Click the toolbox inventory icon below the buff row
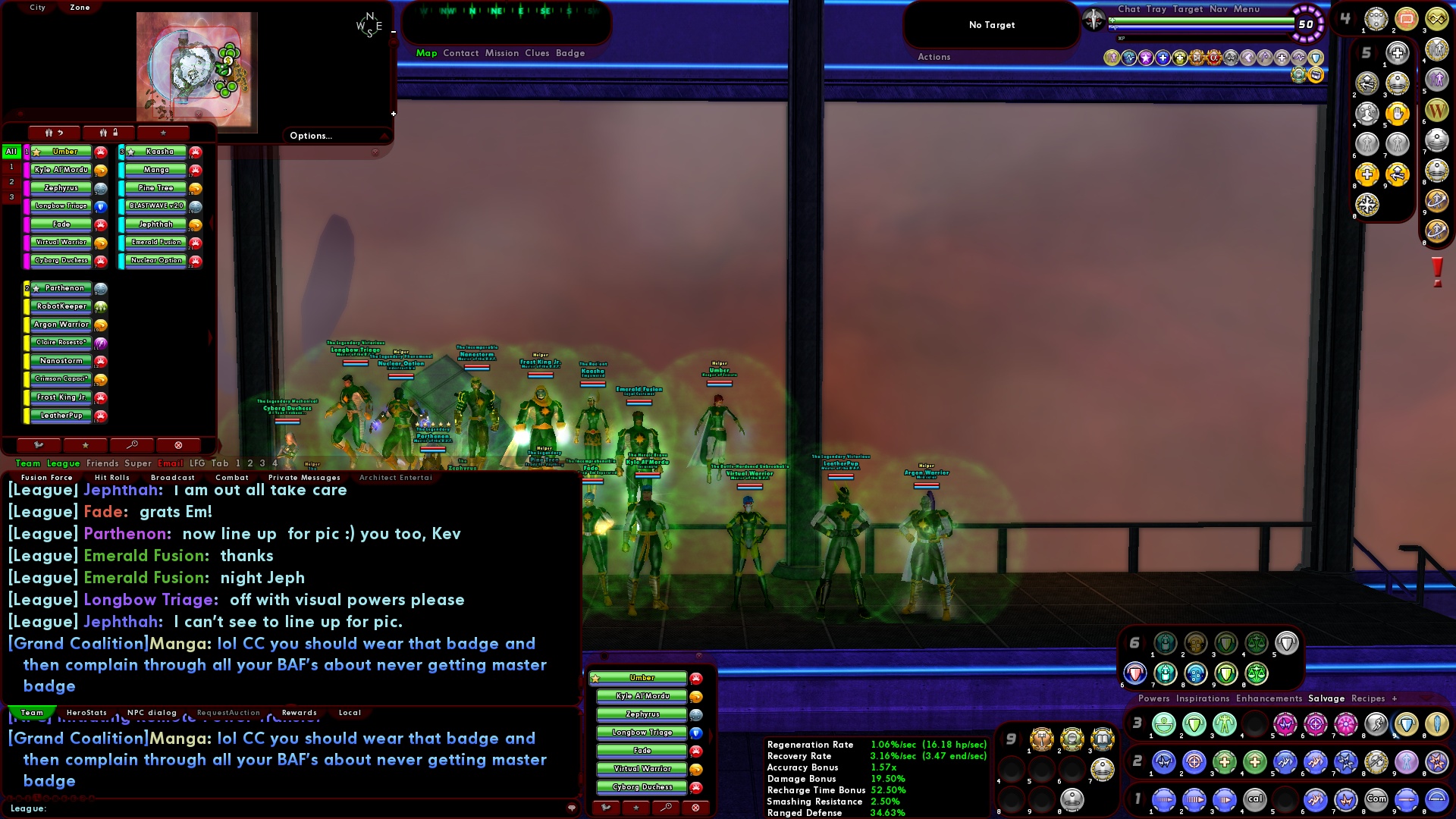Viewport: 1456px width, 819px height. pyautogui.click(x=1316, y=75)
